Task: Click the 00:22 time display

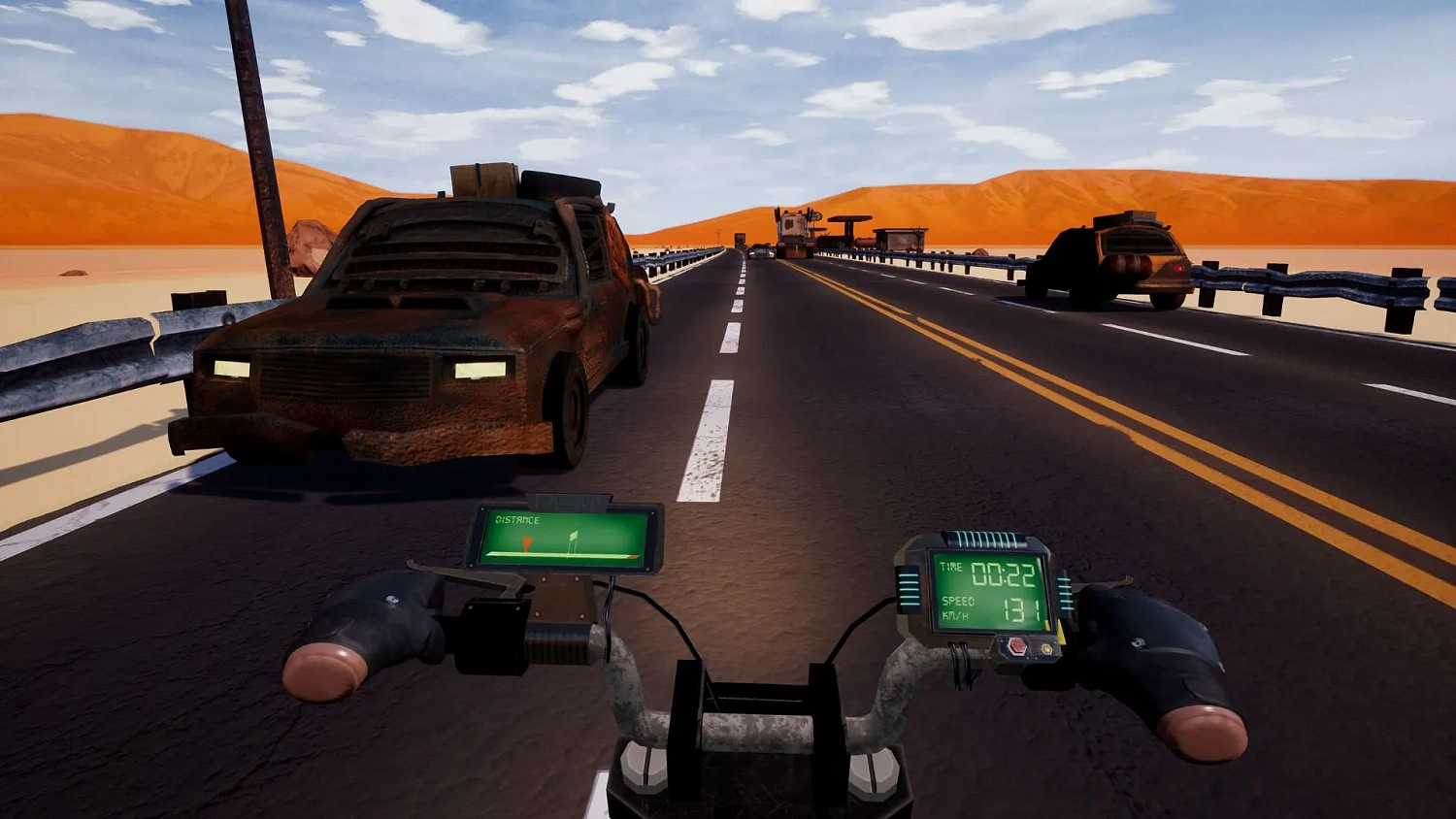Action: 1002,574
